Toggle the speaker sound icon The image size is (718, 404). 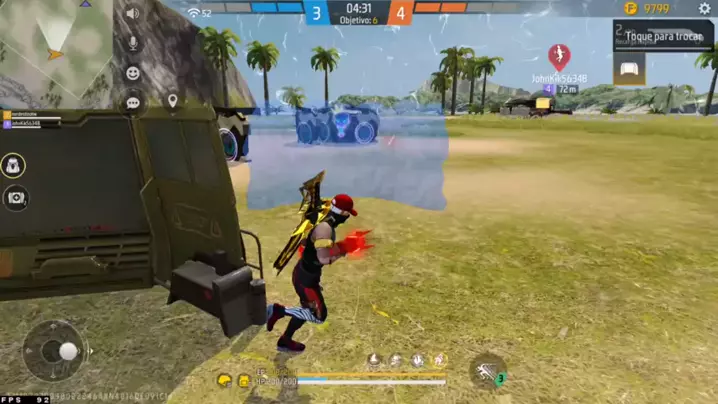132,14
